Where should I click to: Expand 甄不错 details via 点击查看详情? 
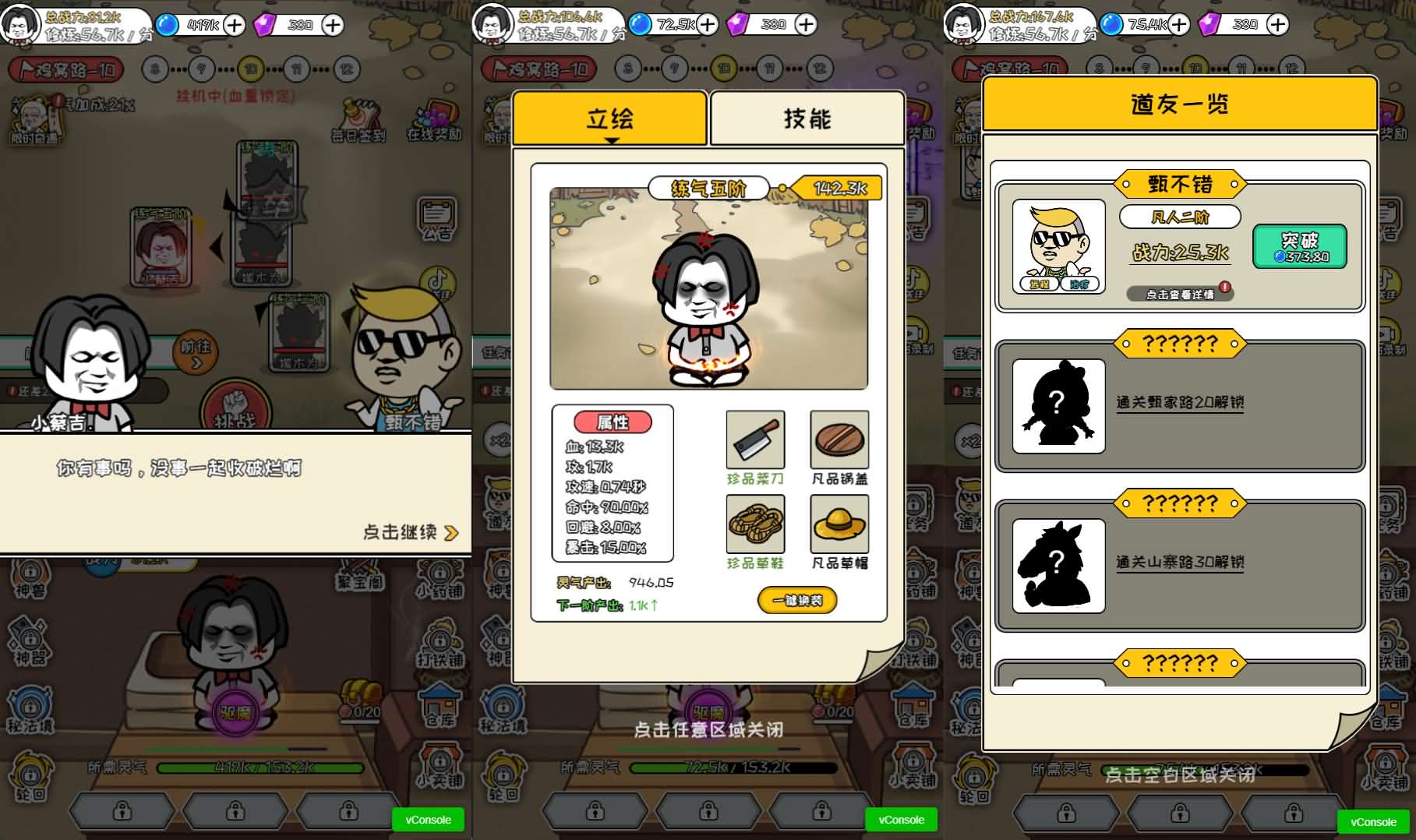click(1179, 295)
